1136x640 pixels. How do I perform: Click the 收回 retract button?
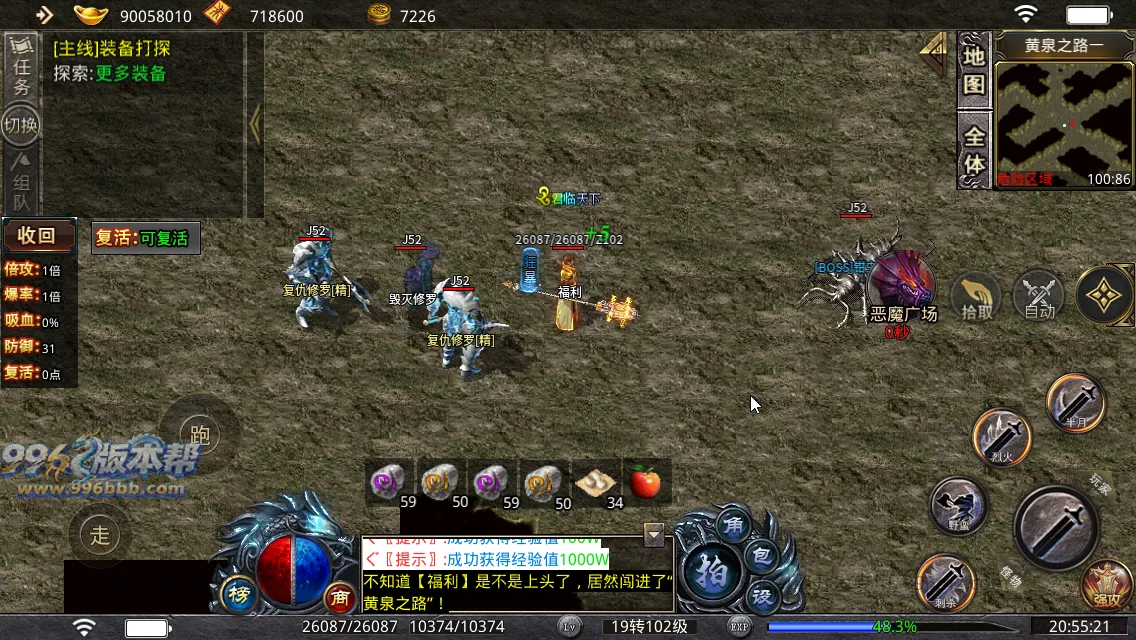pyautogui.click(x=38, y=236)
